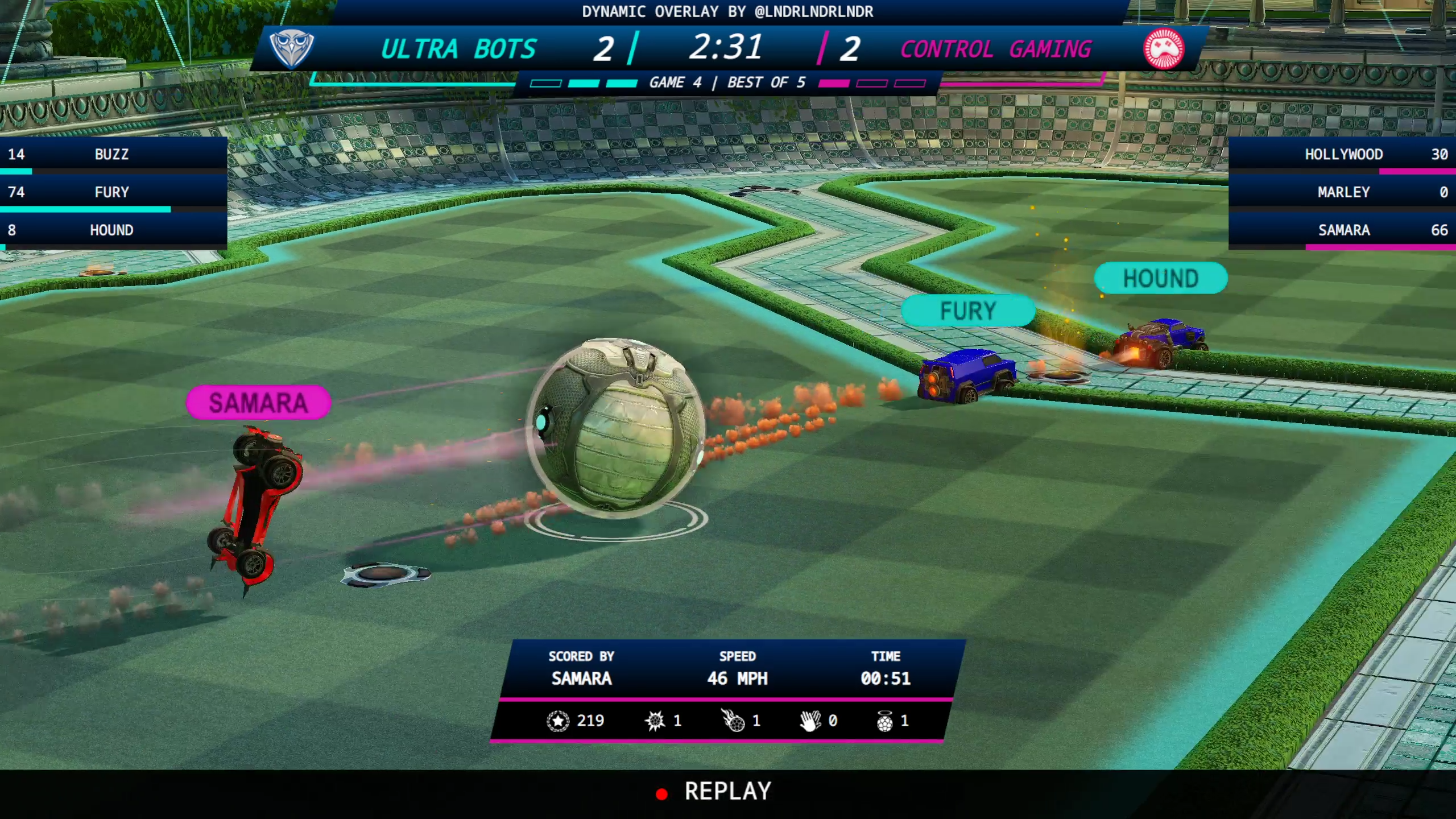Select the teal HOUND nameplate

coord(1160,278)
